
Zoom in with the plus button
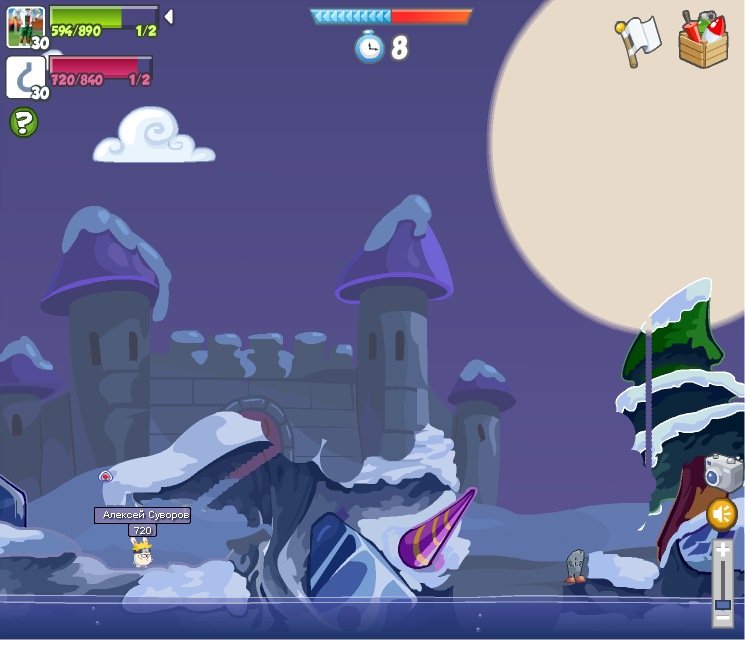[722, 550]
